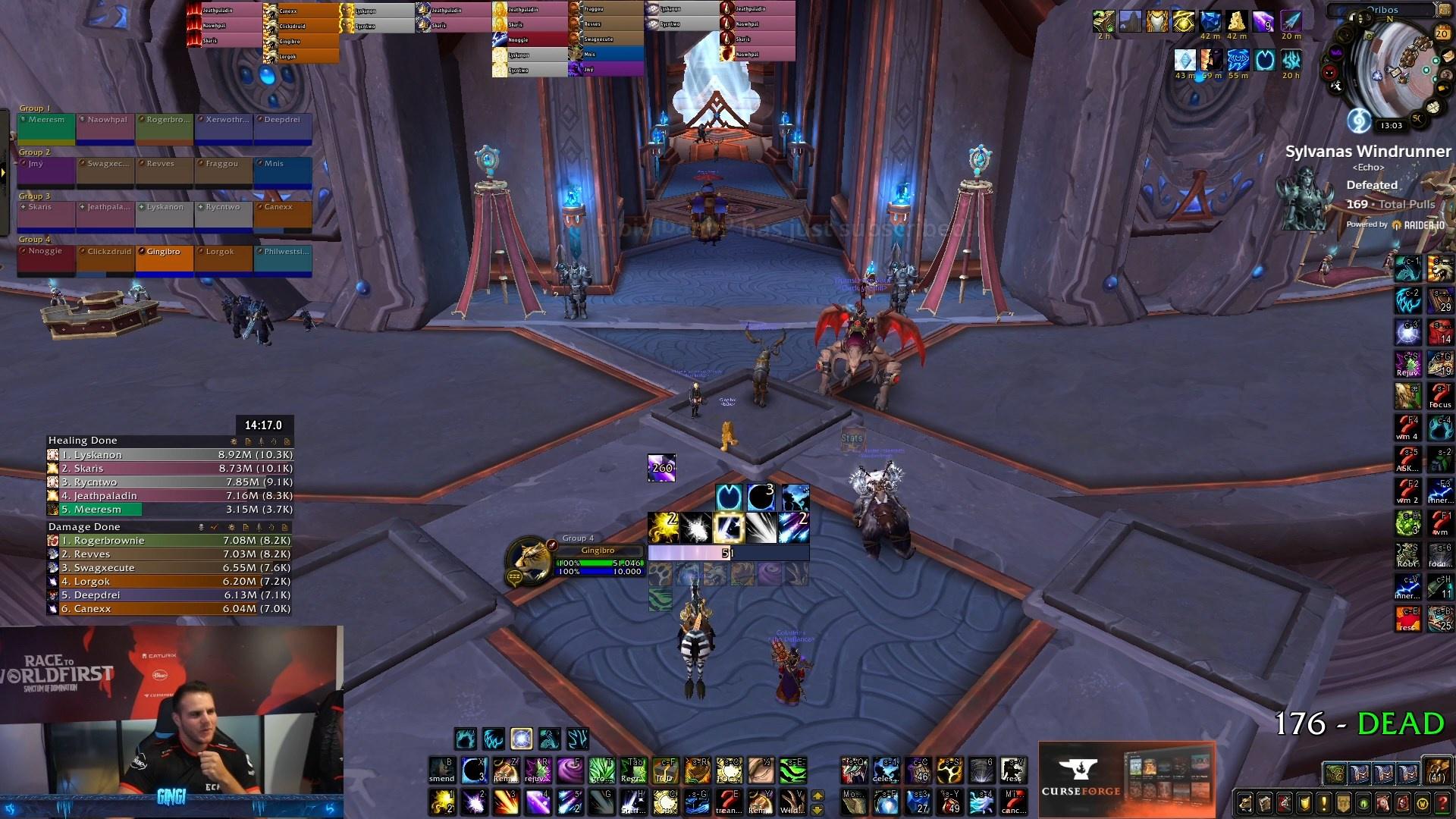The image size is (1456, 819).
Task: Click the Damage Done header
Action: point(84,526)
